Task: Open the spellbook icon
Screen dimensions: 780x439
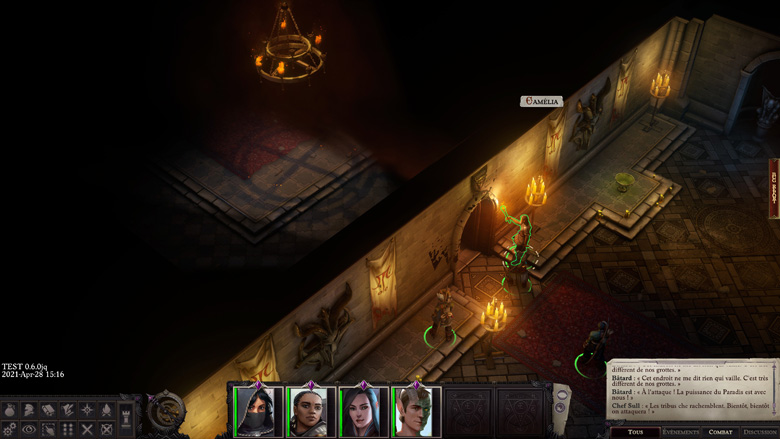Action: pos(48,410)
